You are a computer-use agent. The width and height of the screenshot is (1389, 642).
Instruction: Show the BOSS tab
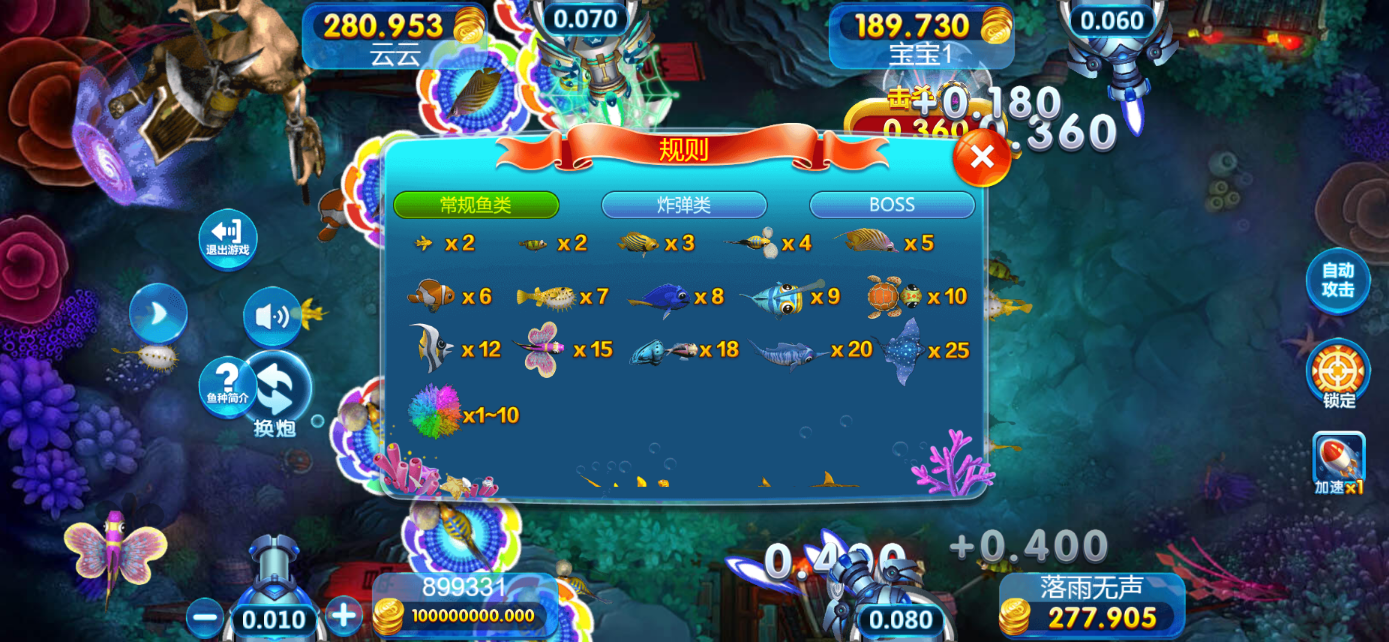(x=892, y=205)
